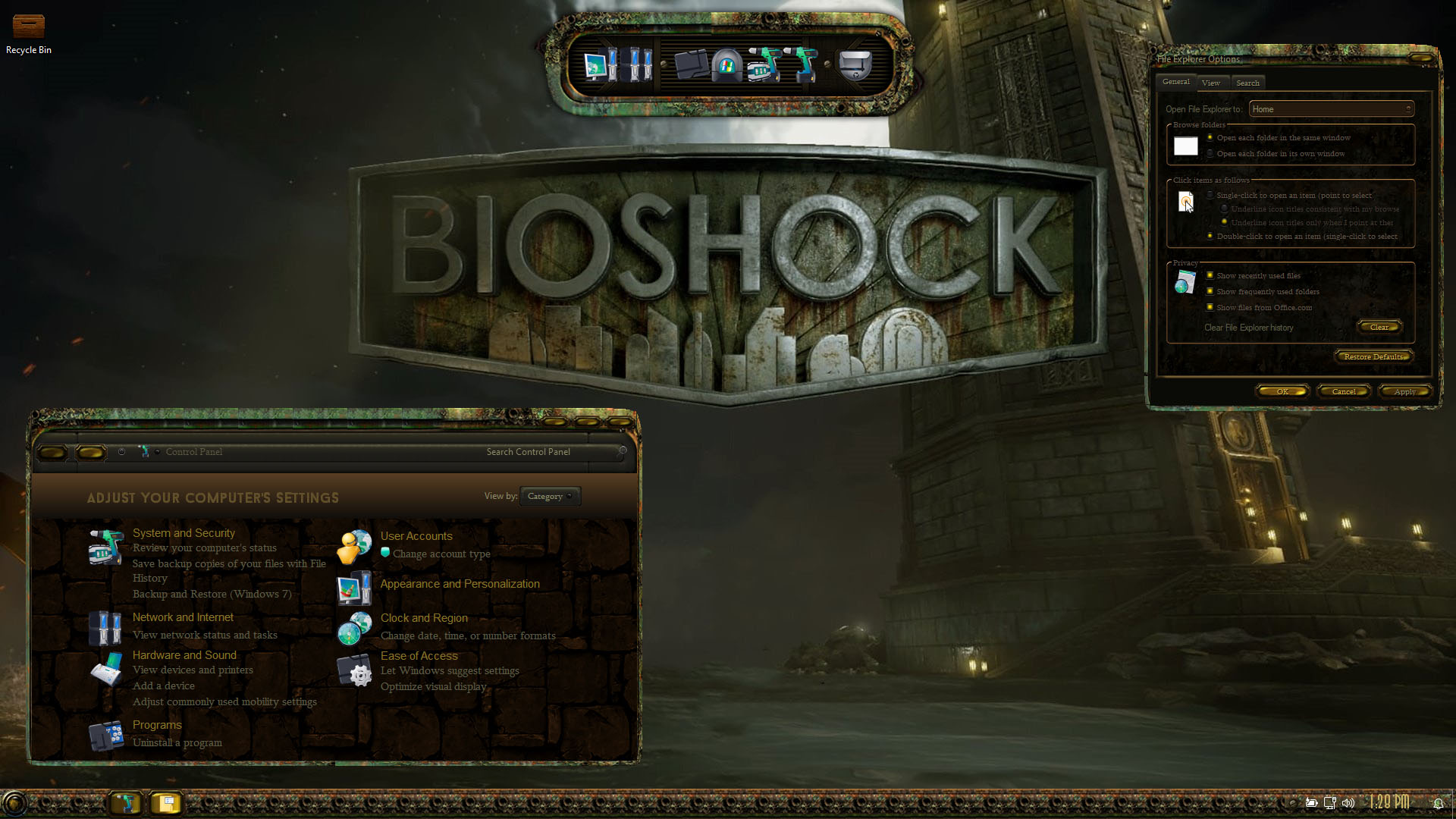This screenshot has width=1456, height=819.
Task: Switch to the Search tab
Action: click(x=1247, y=83)
